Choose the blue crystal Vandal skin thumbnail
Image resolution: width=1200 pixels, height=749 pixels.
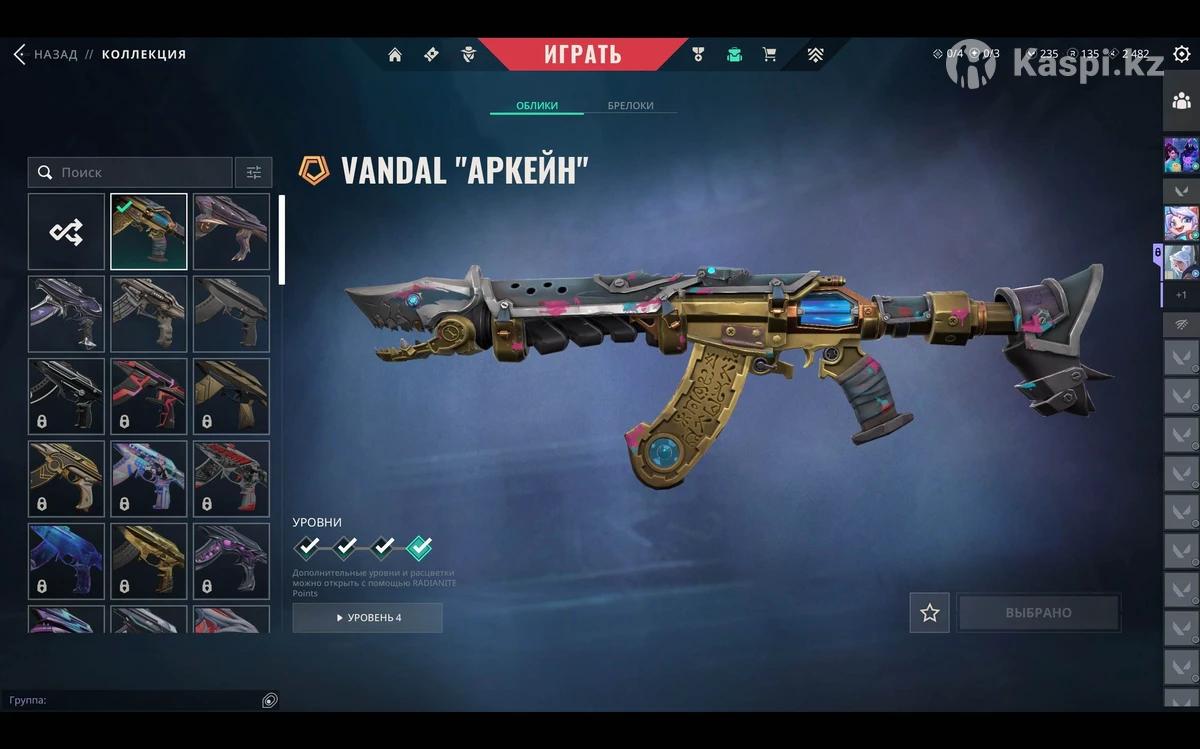[66, 560]
